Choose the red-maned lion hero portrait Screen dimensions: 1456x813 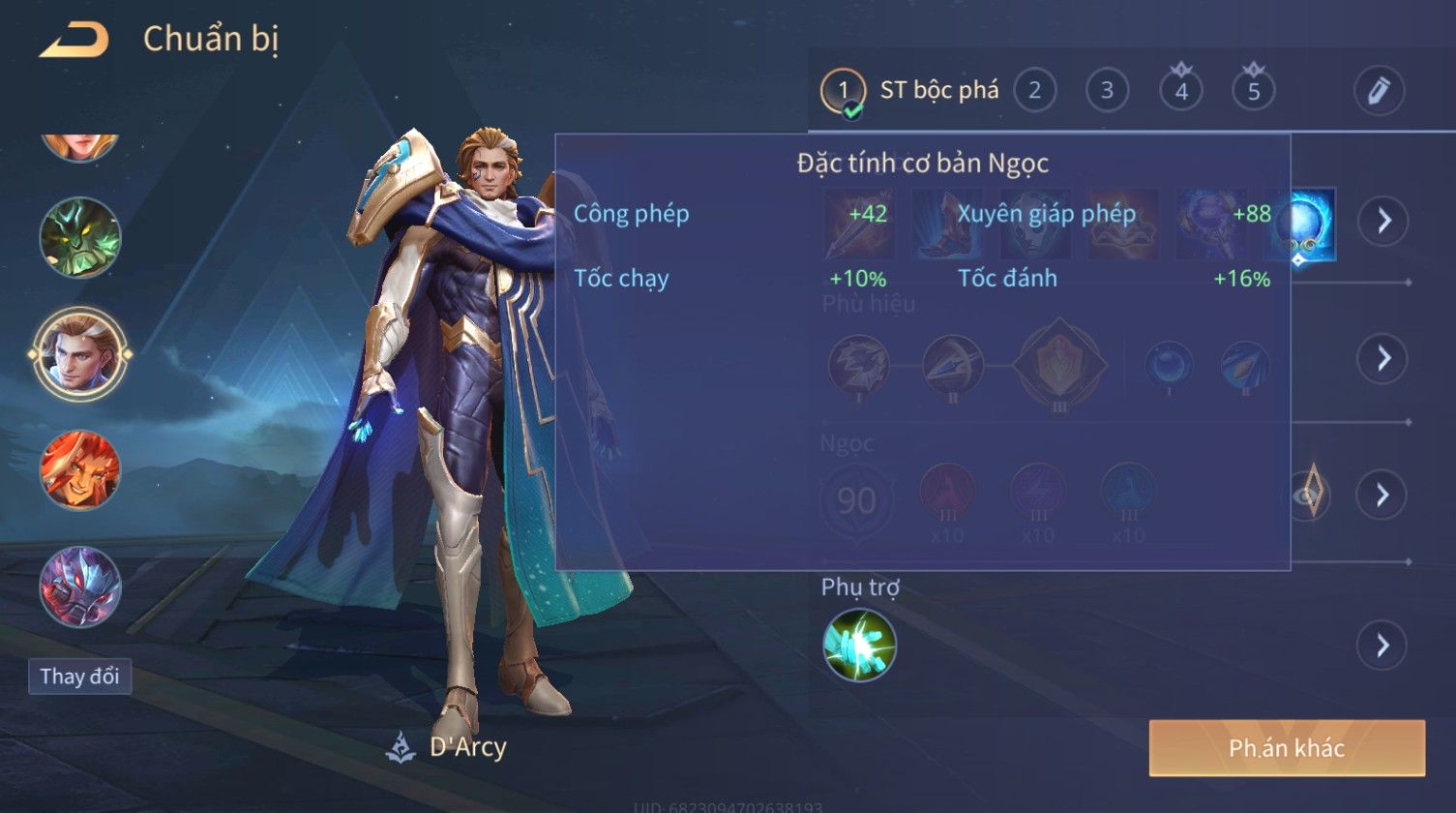point(80,471)
